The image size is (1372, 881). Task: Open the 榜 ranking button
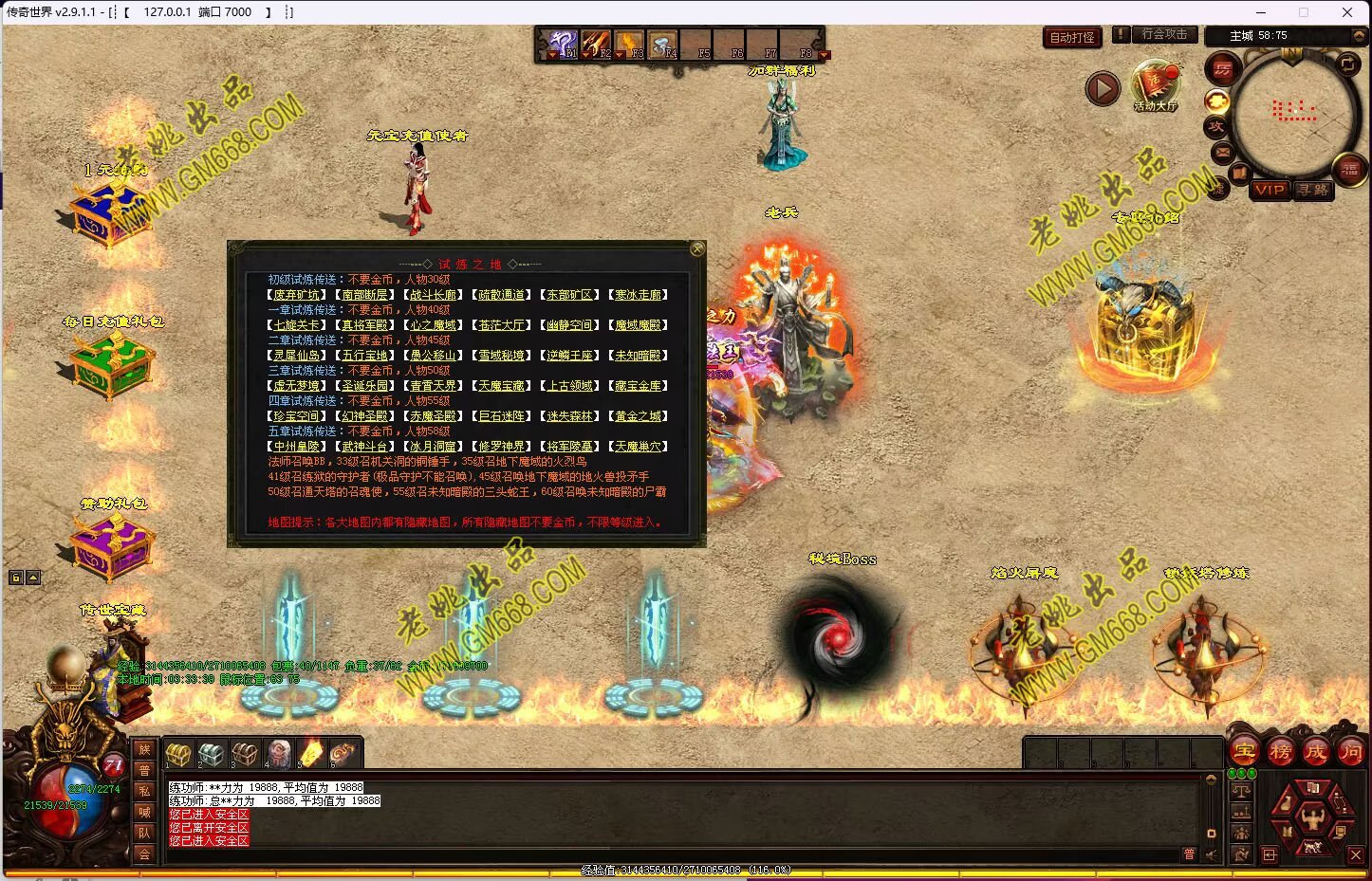[x=1281, y=753]
